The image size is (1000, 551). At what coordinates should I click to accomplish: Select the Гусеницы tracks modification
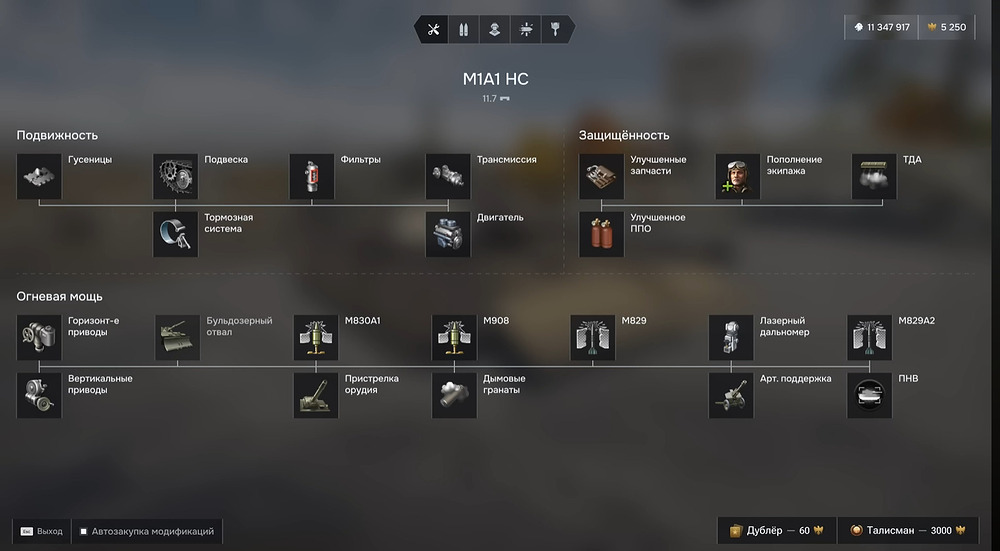coord(40,176)
